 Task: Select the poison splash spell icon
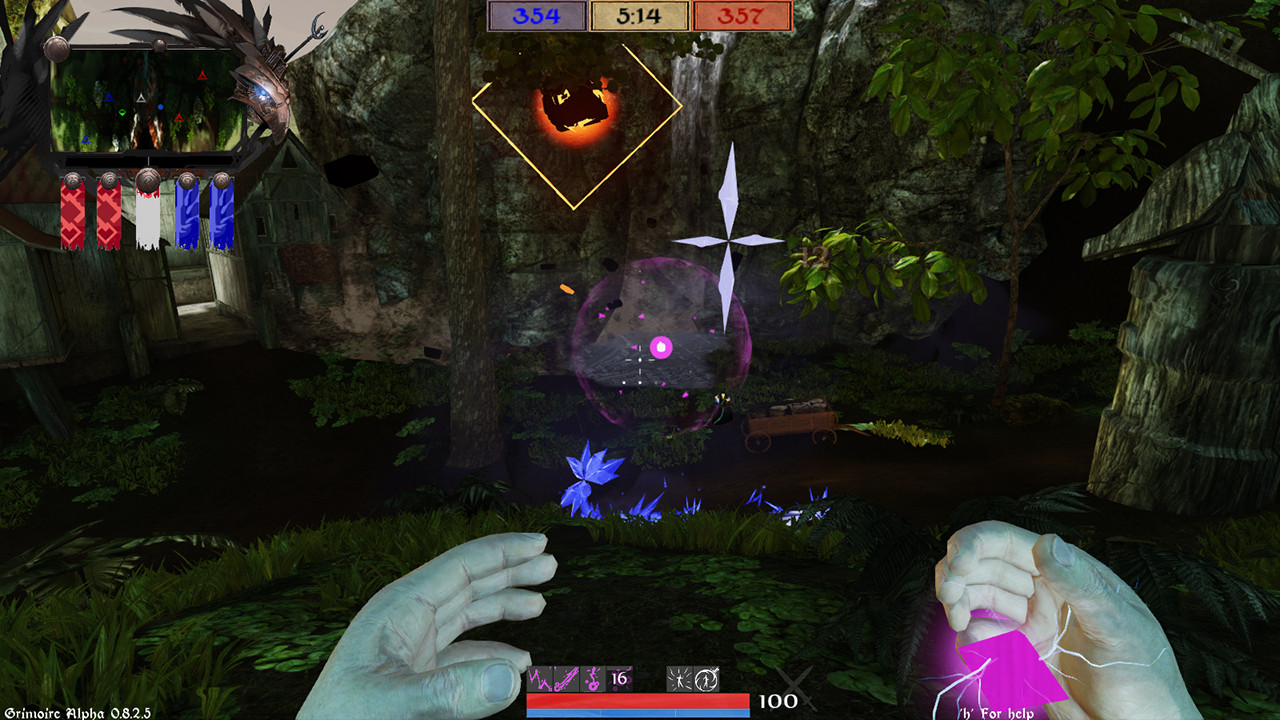591,680
